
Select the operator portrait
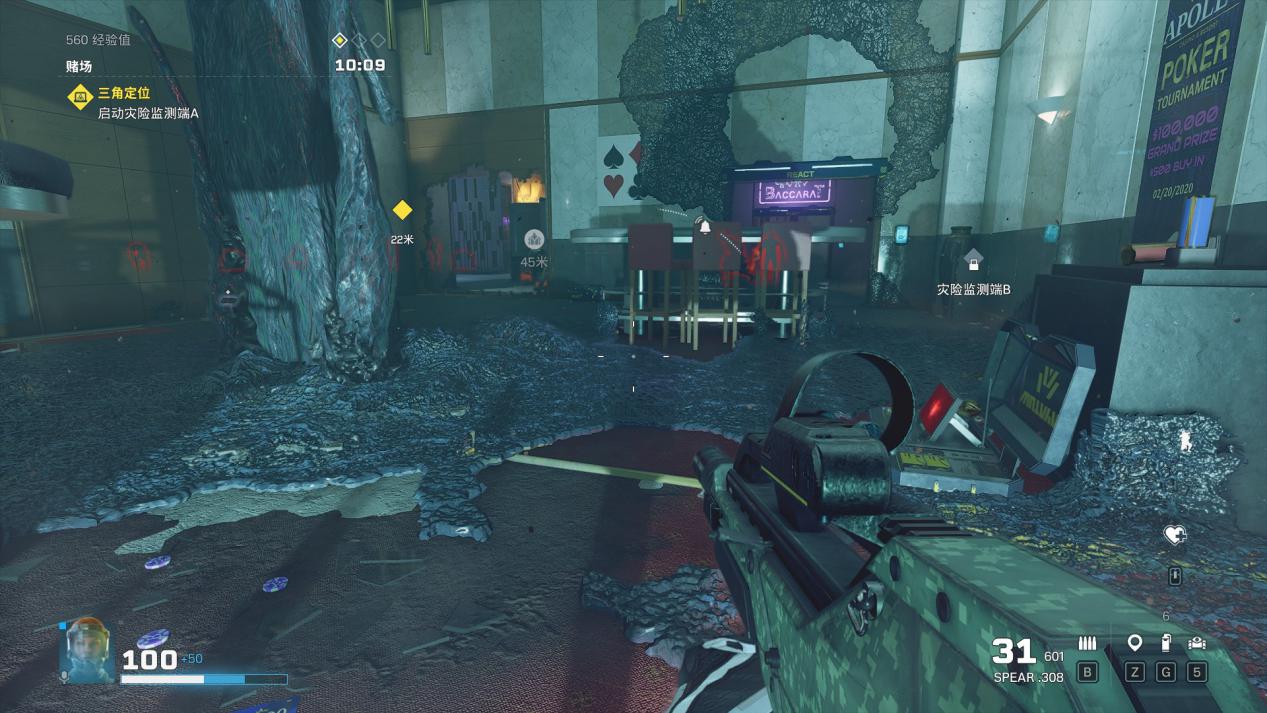pyautogui.click(x=85, y=650)
